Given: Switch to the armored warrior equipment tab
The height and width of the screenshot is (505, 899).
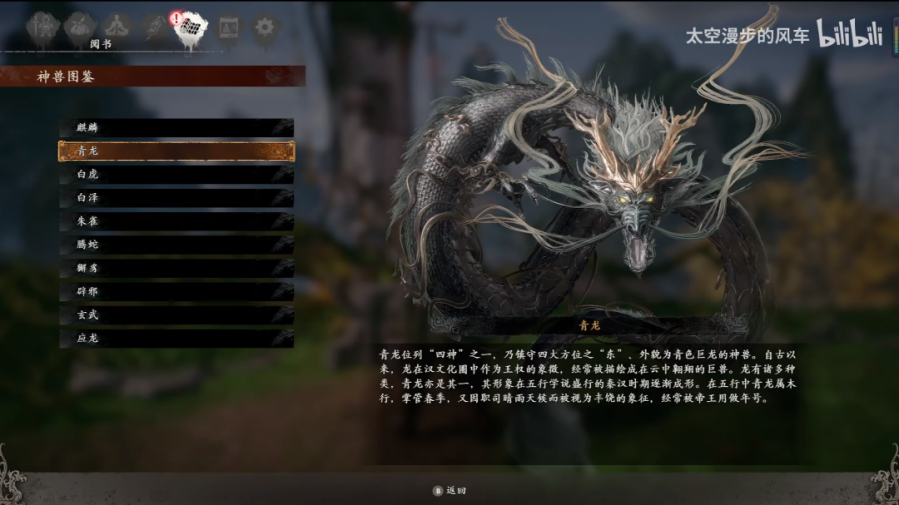Looking at the screenshot, I should pos(43,26).
